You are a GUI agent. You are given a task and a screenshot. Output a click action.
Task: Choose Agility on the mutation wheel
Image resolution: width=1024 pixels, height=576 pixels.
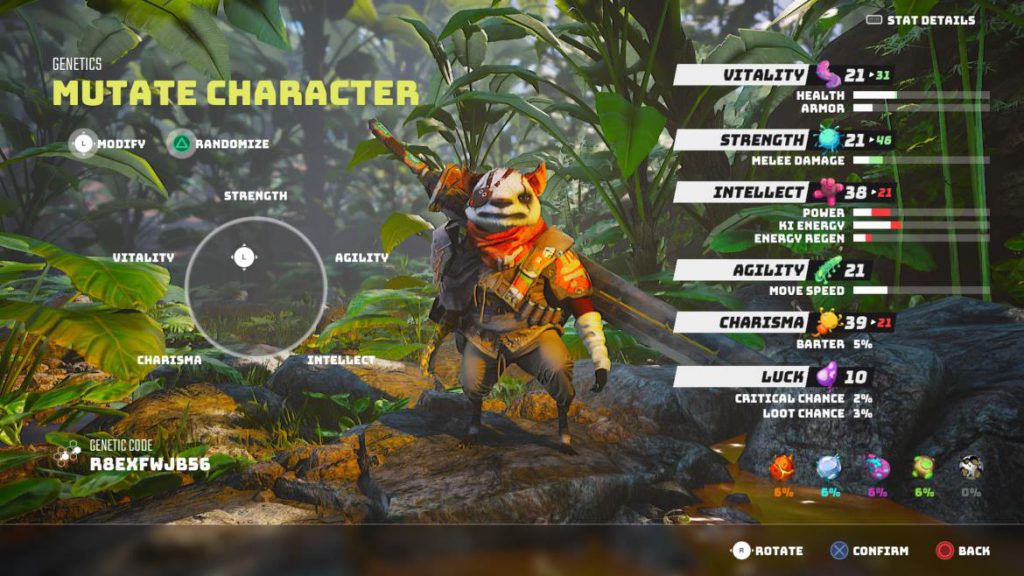point(362,258)
